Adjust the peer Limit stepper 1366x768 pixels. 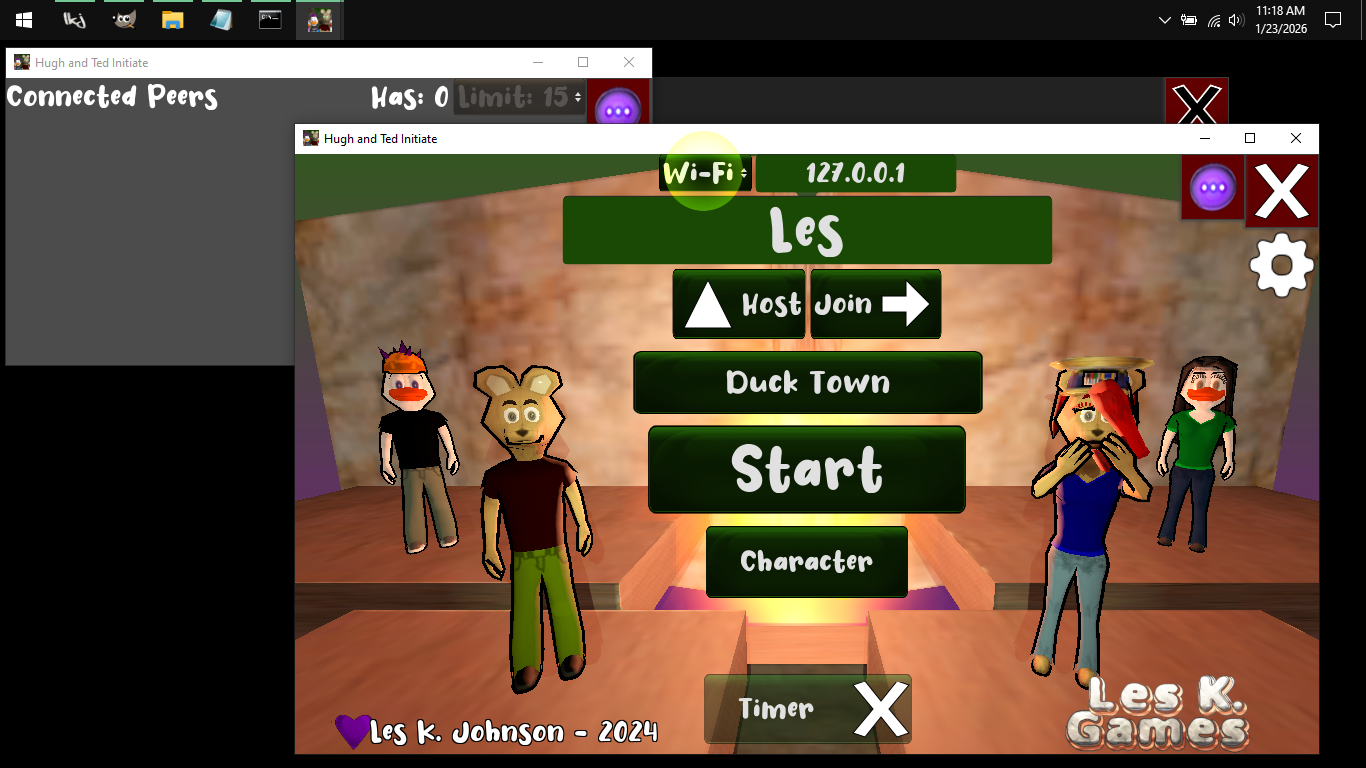pos(577,97)
